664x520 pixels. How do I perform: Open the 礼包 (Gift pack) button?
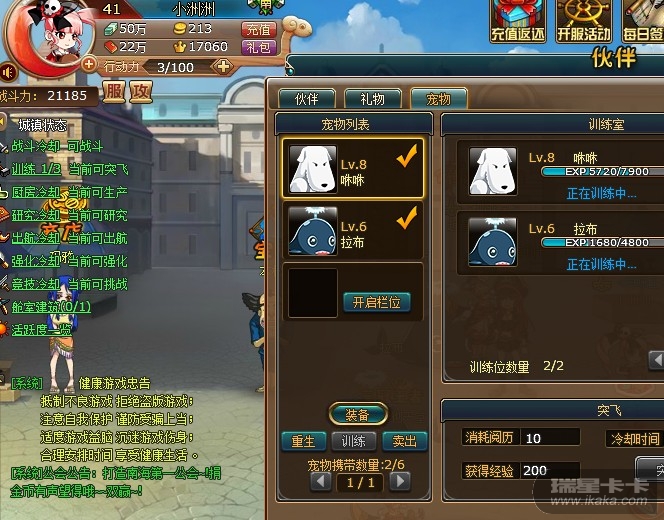[x=259, y=47]
